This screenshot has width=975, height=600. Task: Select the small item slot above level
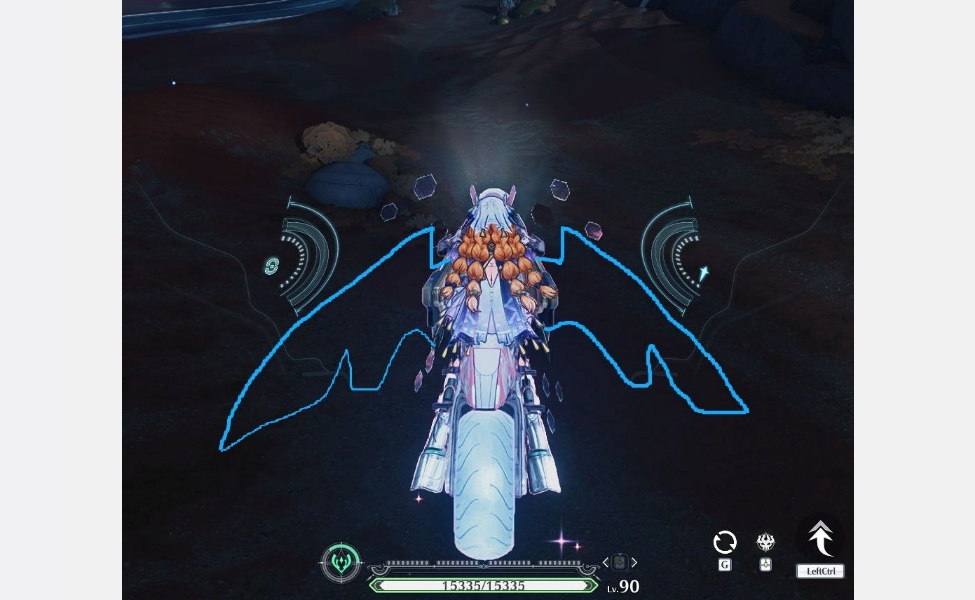620,563
